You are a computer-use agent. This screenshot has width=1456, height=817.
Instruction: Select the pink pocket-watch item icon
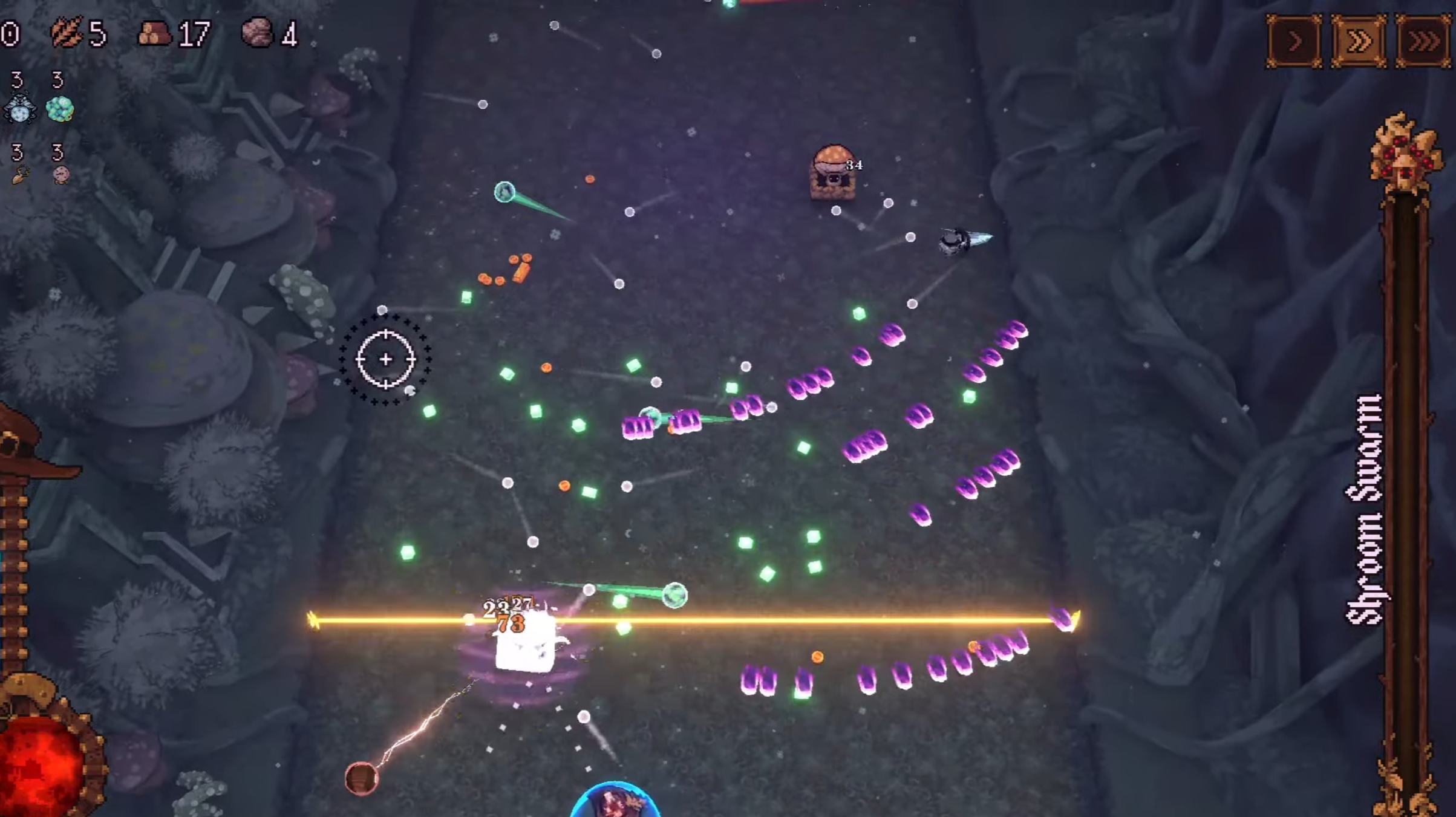coord(60,174)
